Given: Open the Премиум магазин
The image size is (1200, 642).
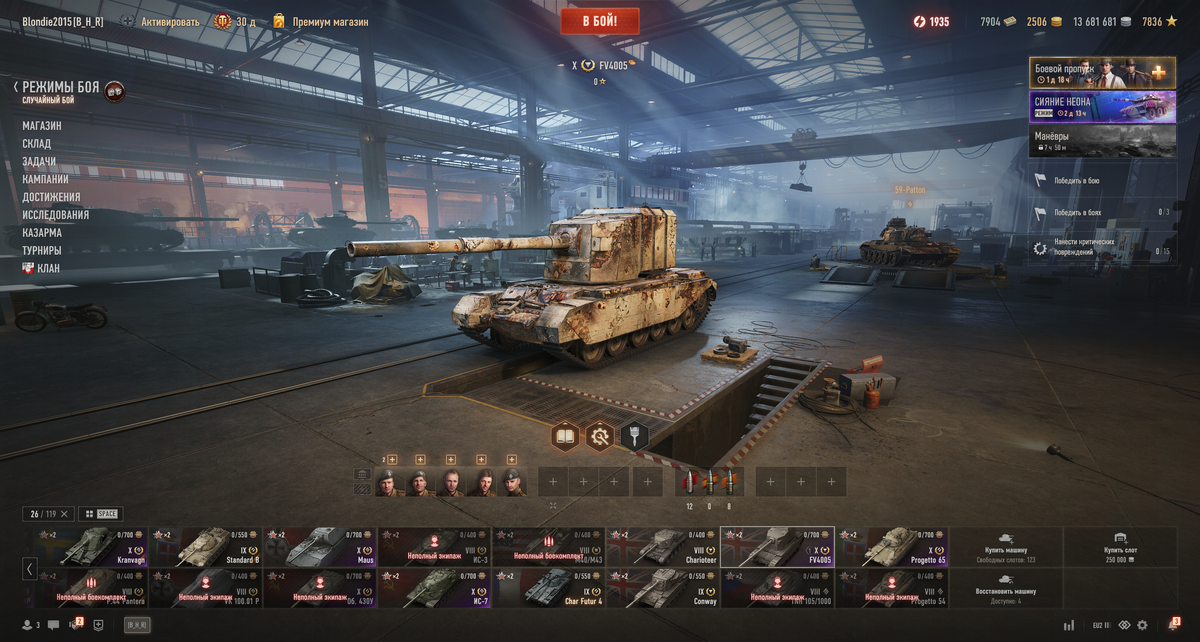Looking at the screenshot, I should pyautogui.click(x=329, y=21).
